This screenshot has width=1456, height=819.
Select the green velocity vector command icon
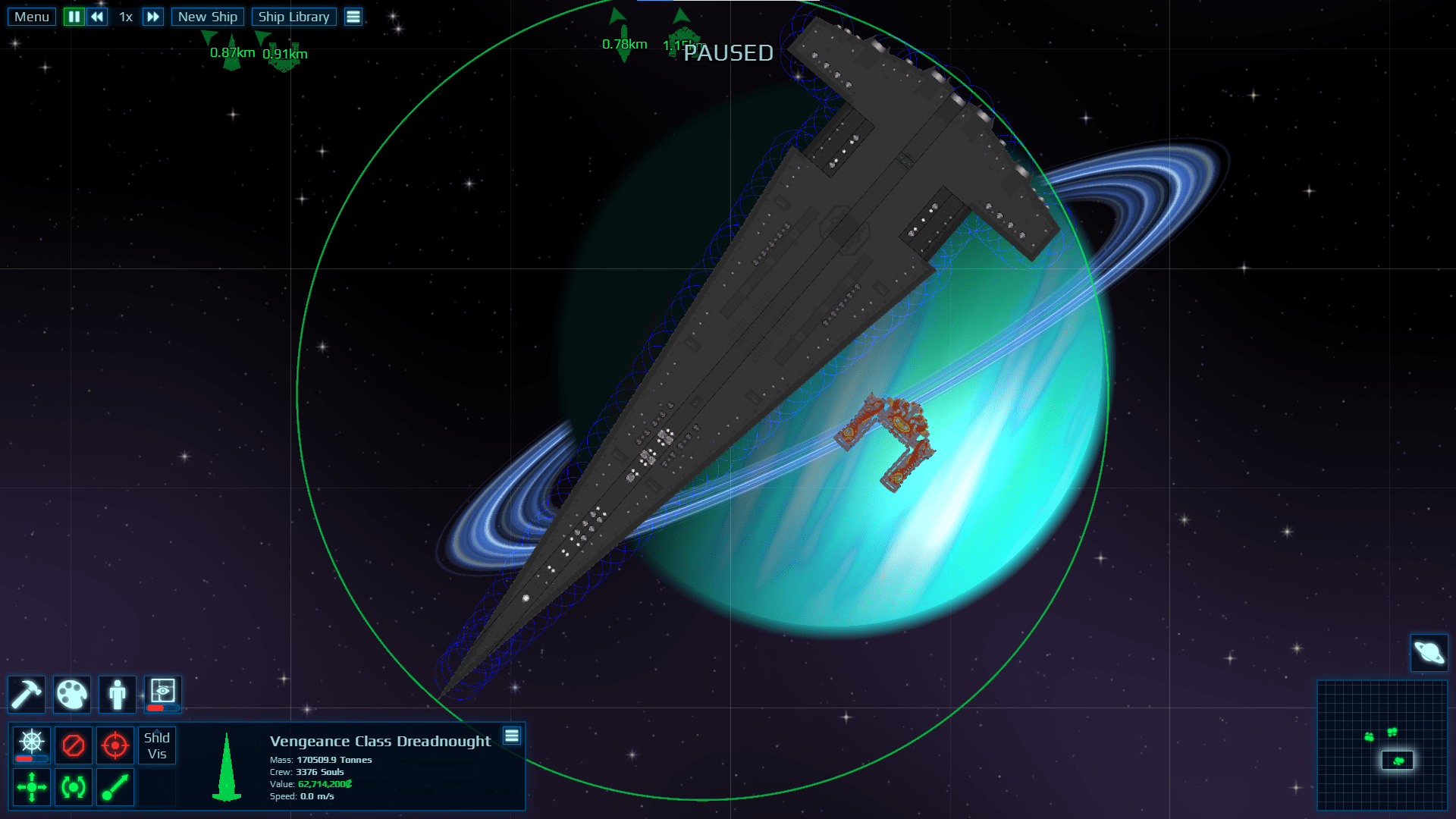[x=115, y=787]
